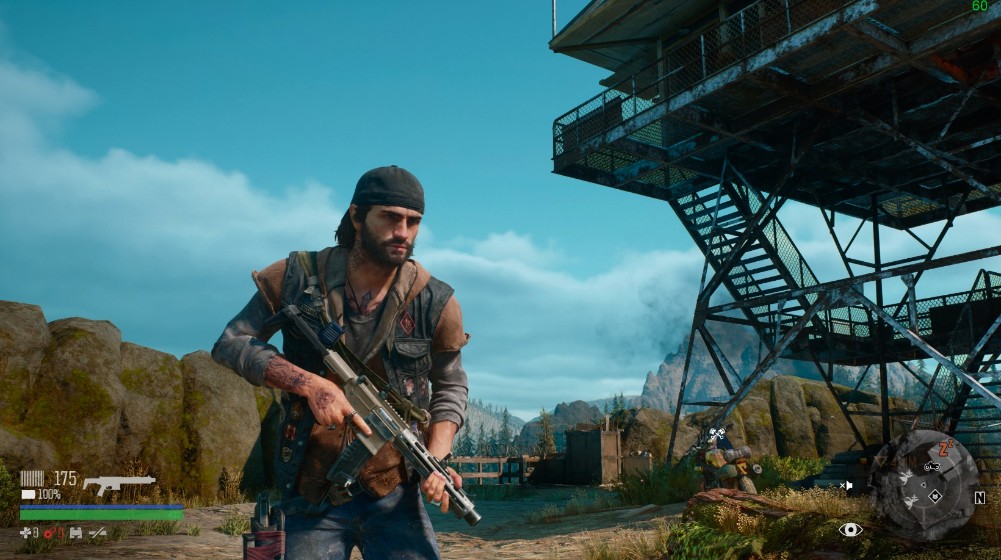Select the binoculars icon in the HUD
1001x560 pixels.
(x=75, y=533)
